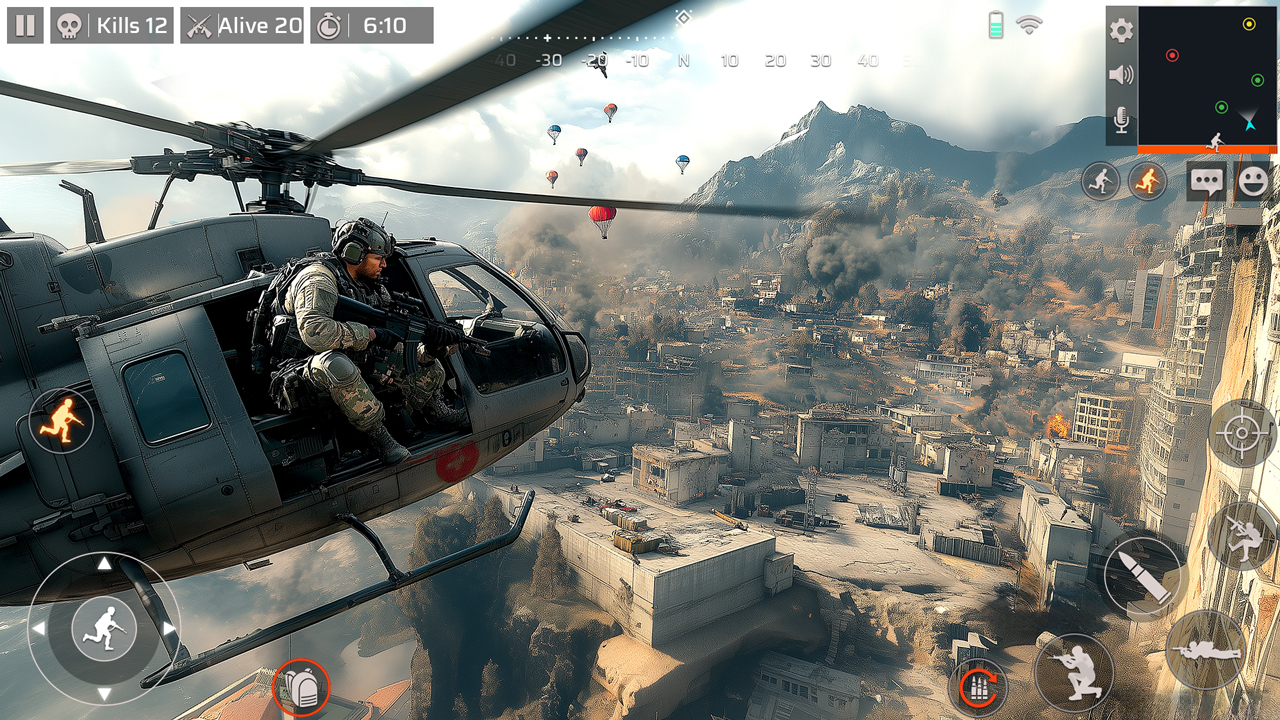The height and width of the screenshot is (720, 1280).
Task: Pause the game with the pause button
Action: click(25, 25)
